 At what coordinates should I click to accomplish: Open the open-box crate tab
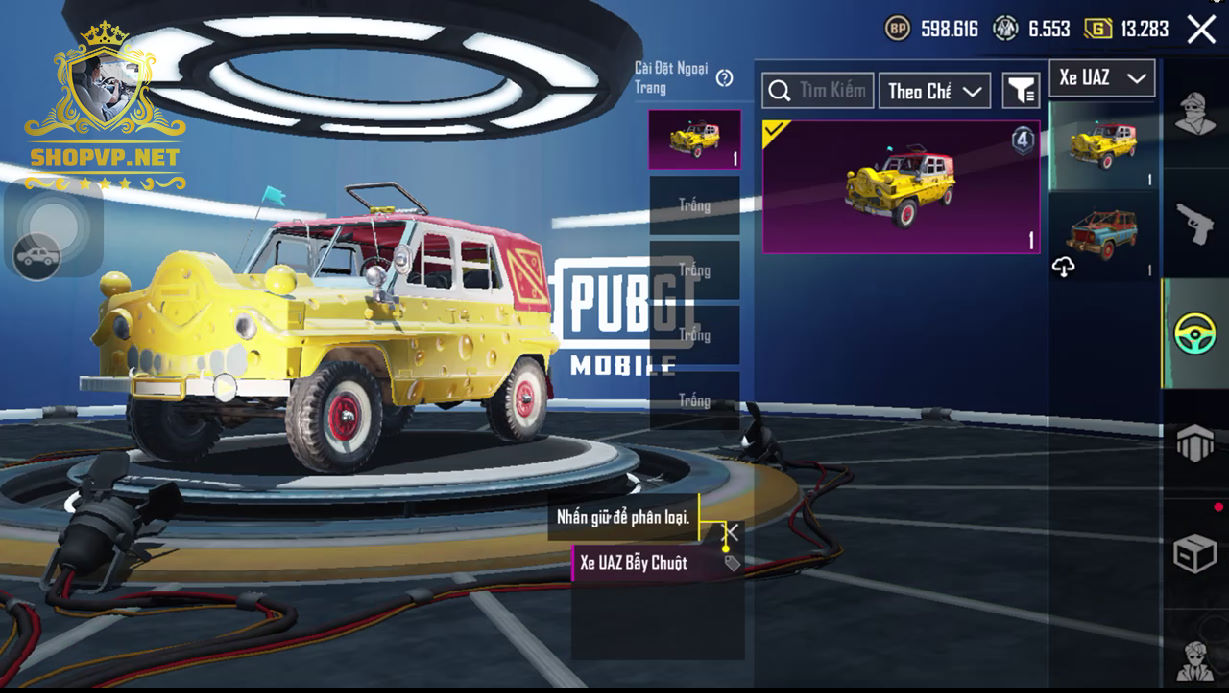(1195, 553)
